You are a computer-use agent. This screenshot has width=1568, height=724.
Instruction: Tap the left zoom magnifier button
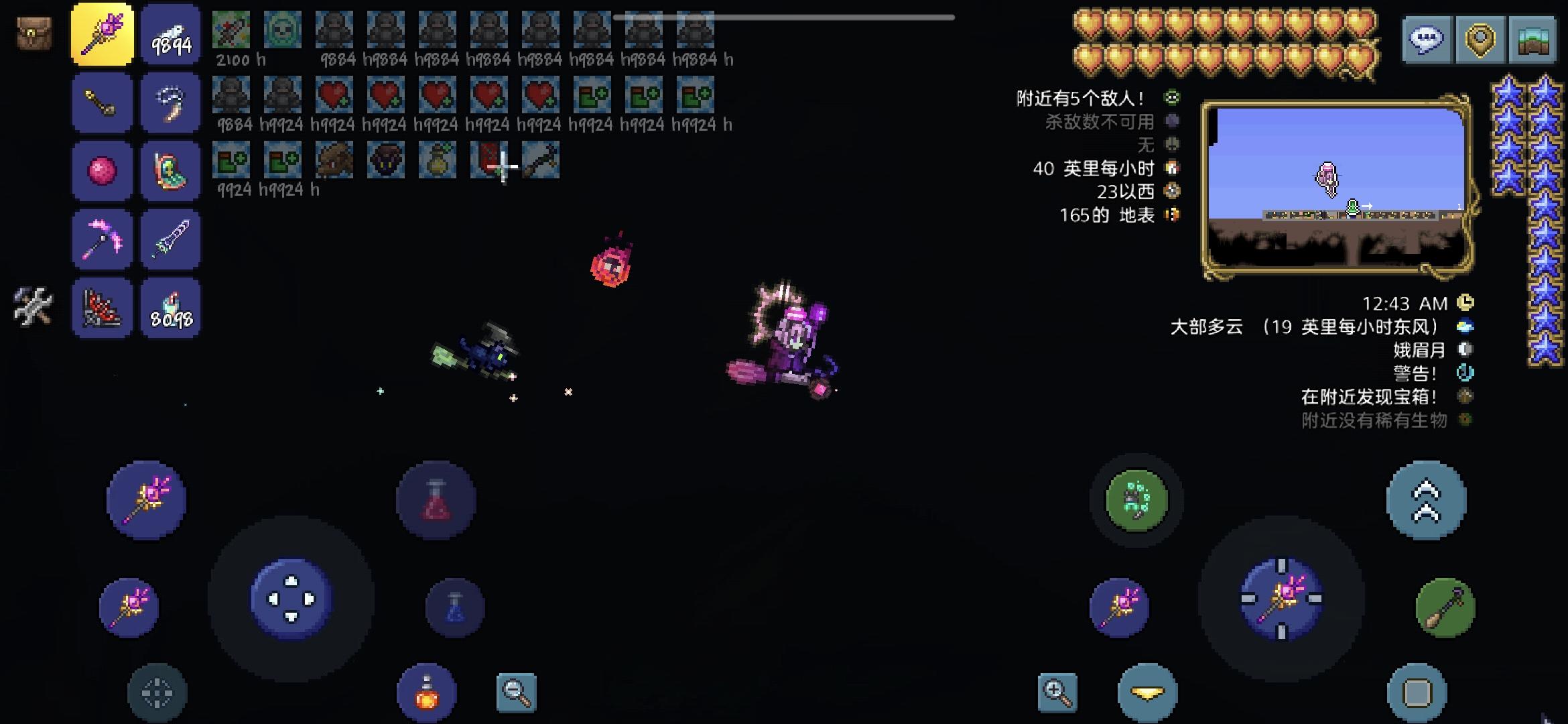[516, 692]
